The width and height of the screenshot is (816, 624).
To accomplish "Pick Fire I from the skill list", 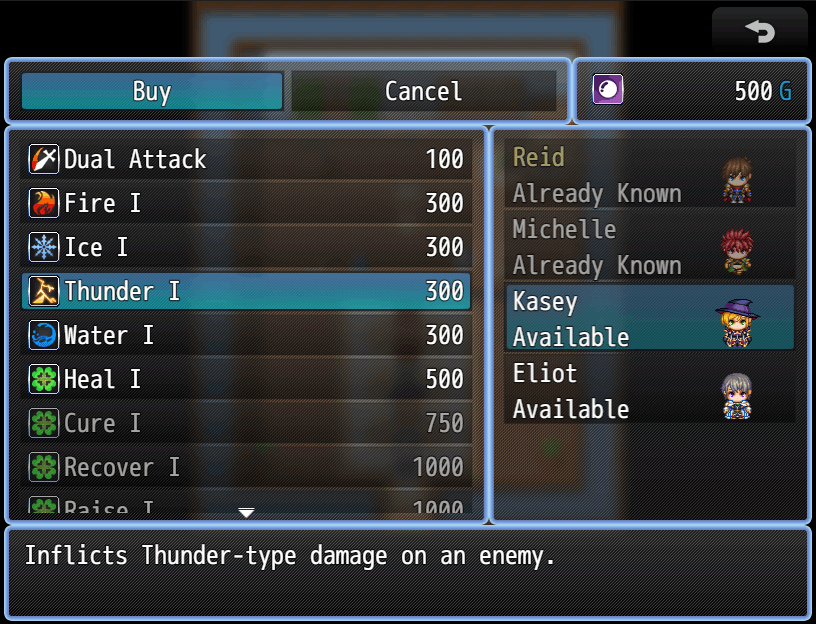I will 246,203.
